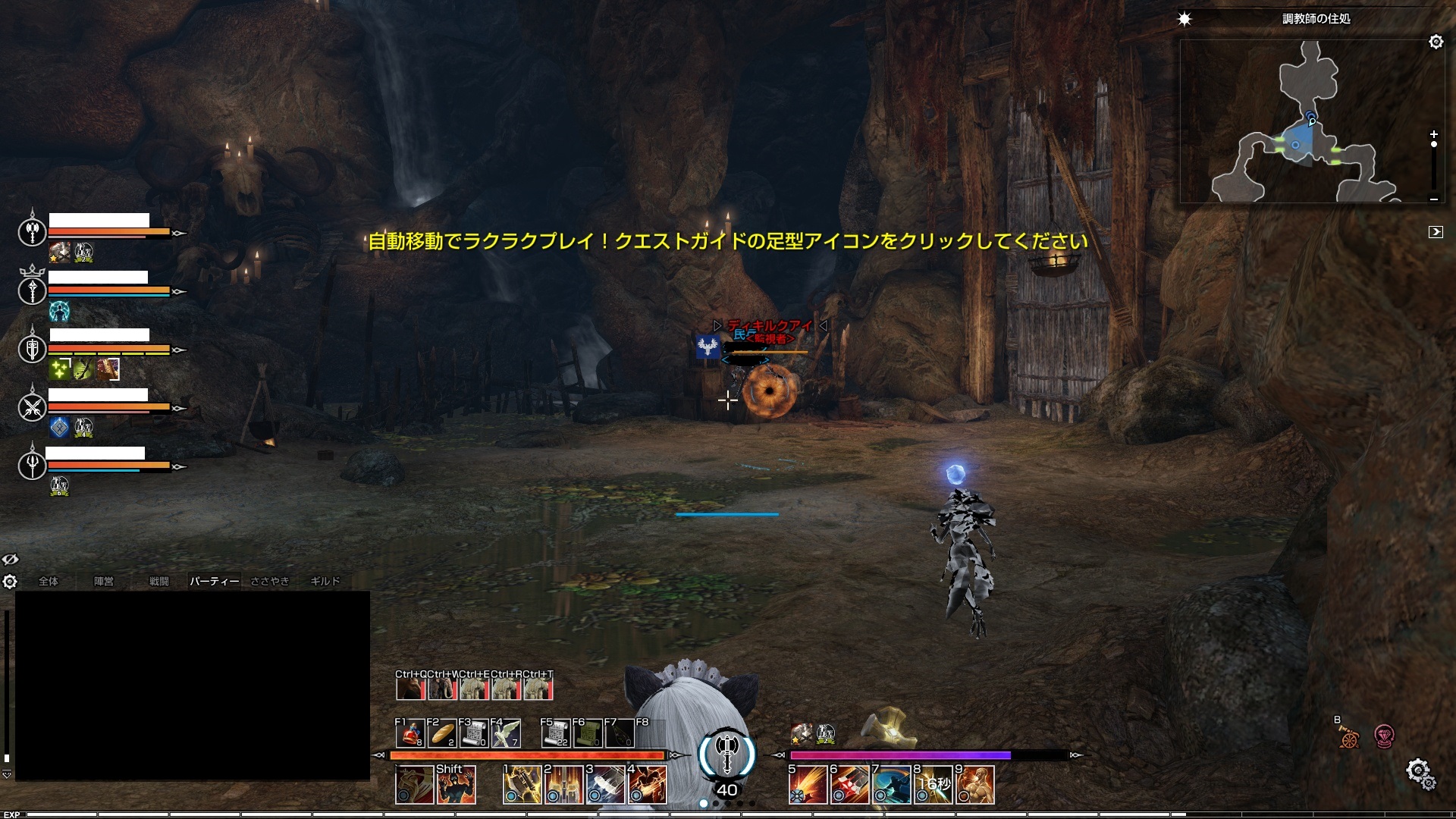Open the gear settings menu bottom-right
This screenshot has width=1456, height=819.
click(x=1419, y=773)
